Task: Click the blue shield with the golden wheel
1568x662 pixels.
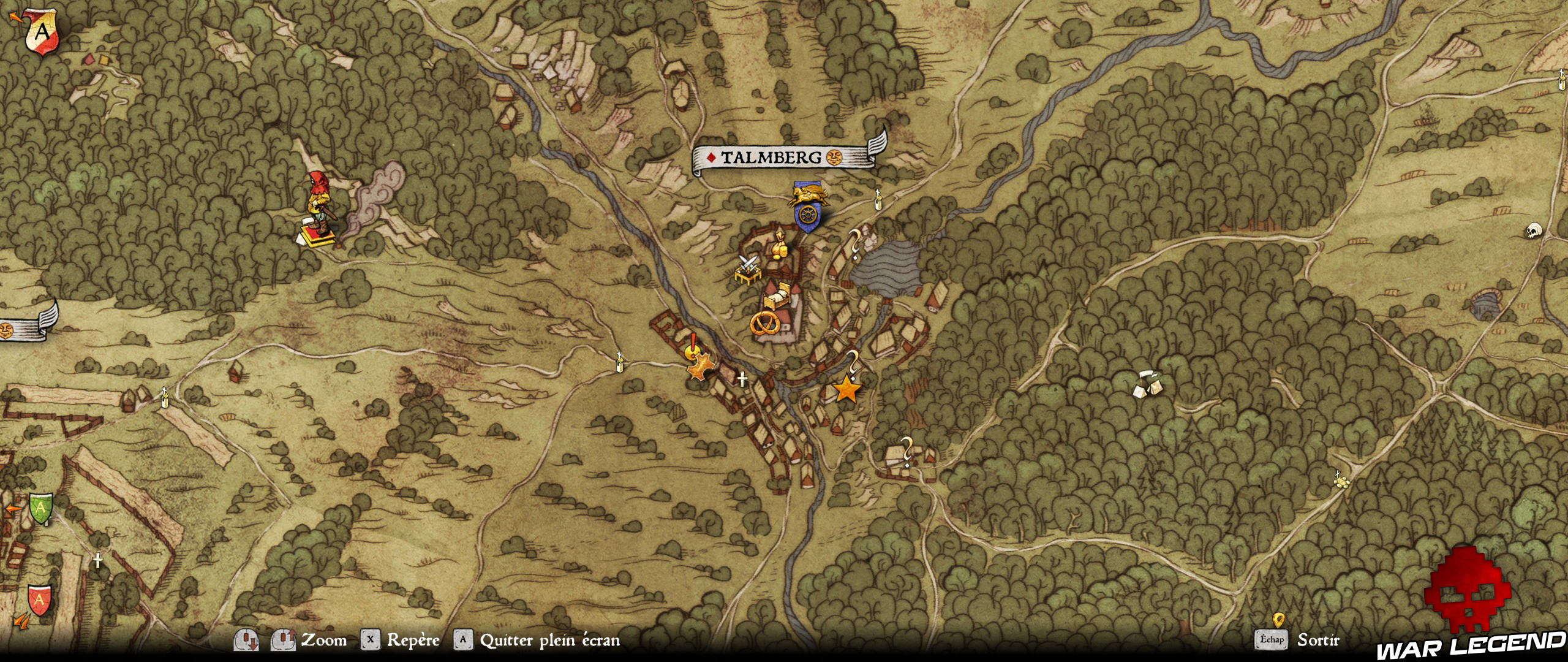Action: click(x=807, y=215)
